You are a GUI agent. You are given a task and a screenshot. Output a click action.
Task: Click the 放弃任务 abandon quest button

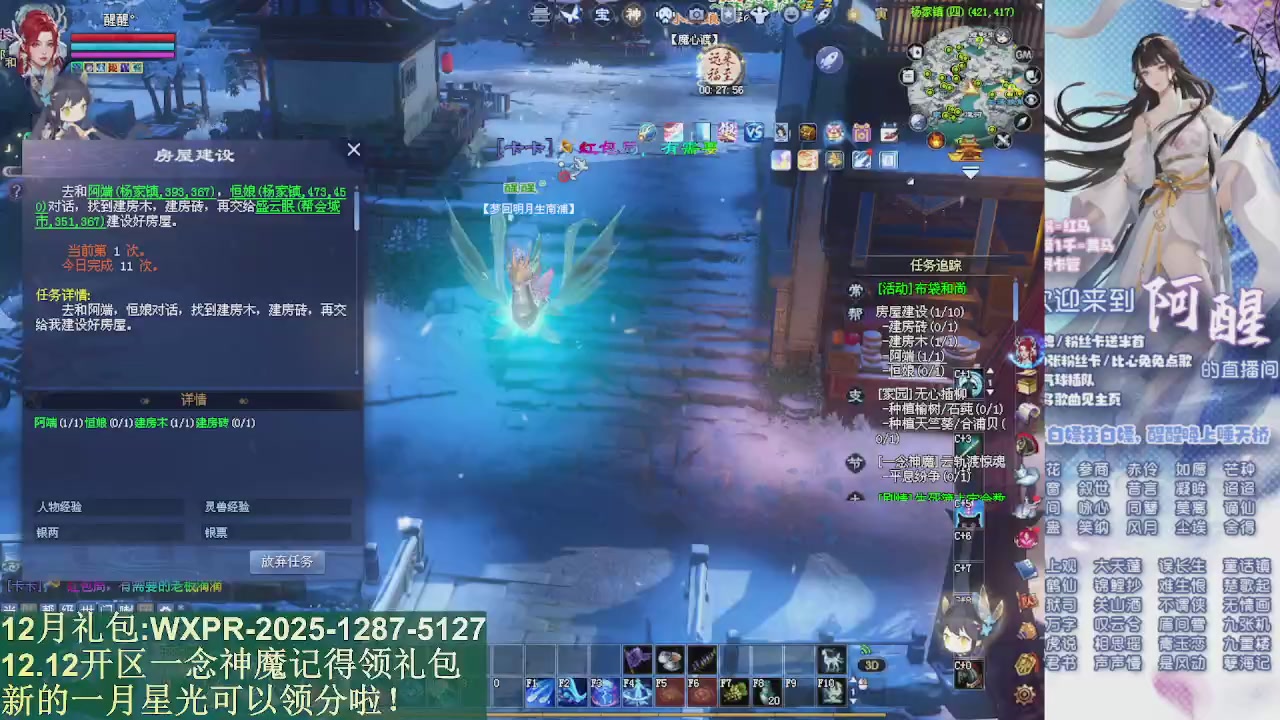(286, 561)
